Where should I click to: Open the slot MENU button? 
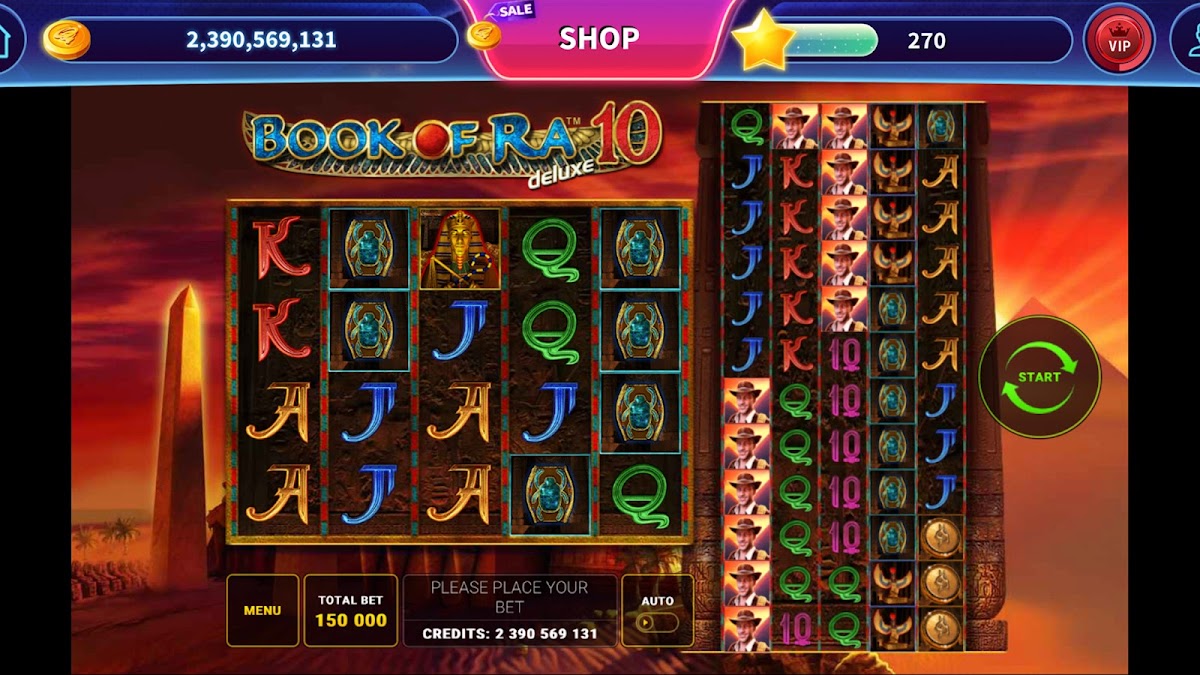(262, 610)
